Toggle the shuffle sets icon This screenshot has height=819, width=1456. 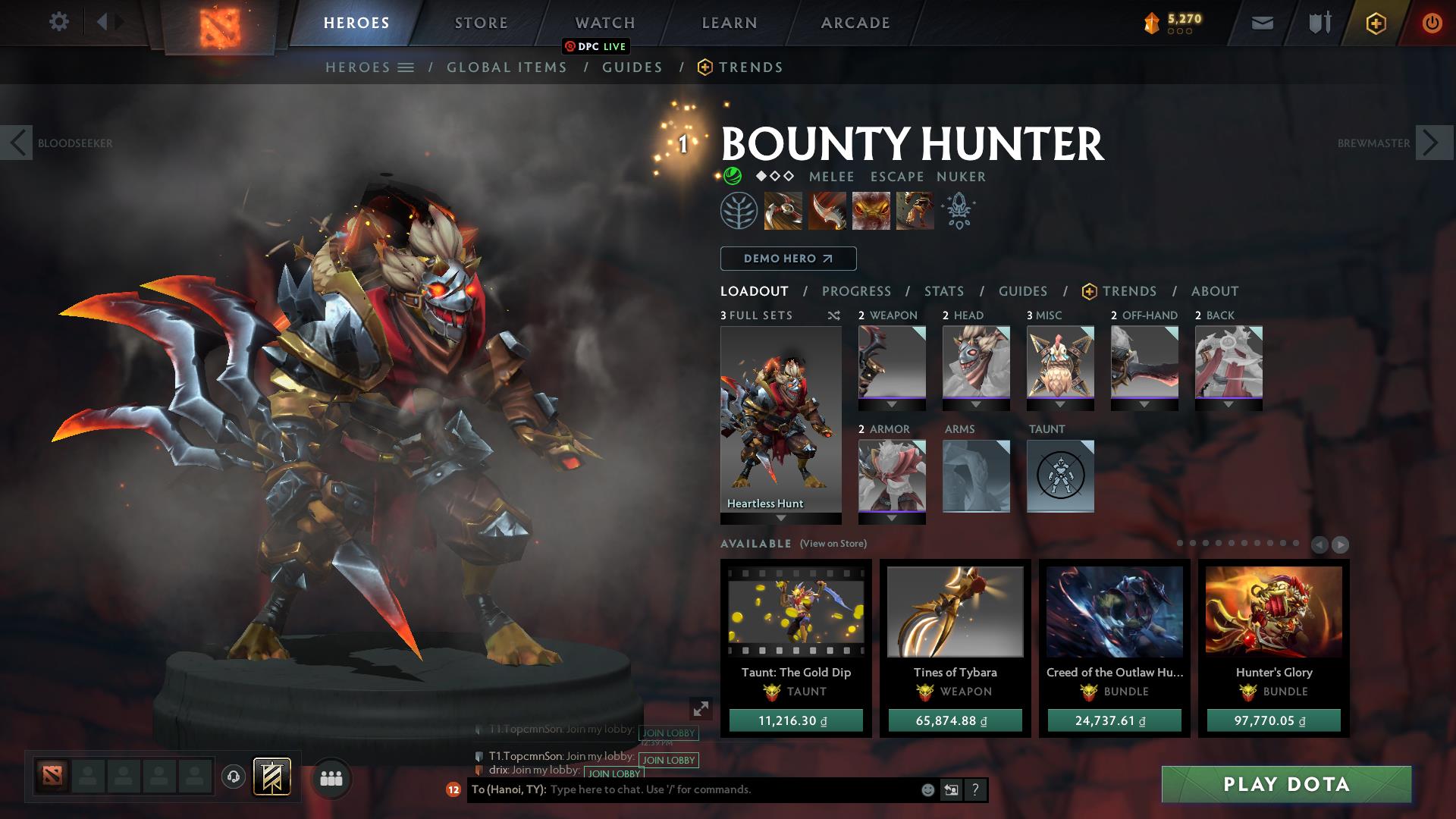(833, 315)
